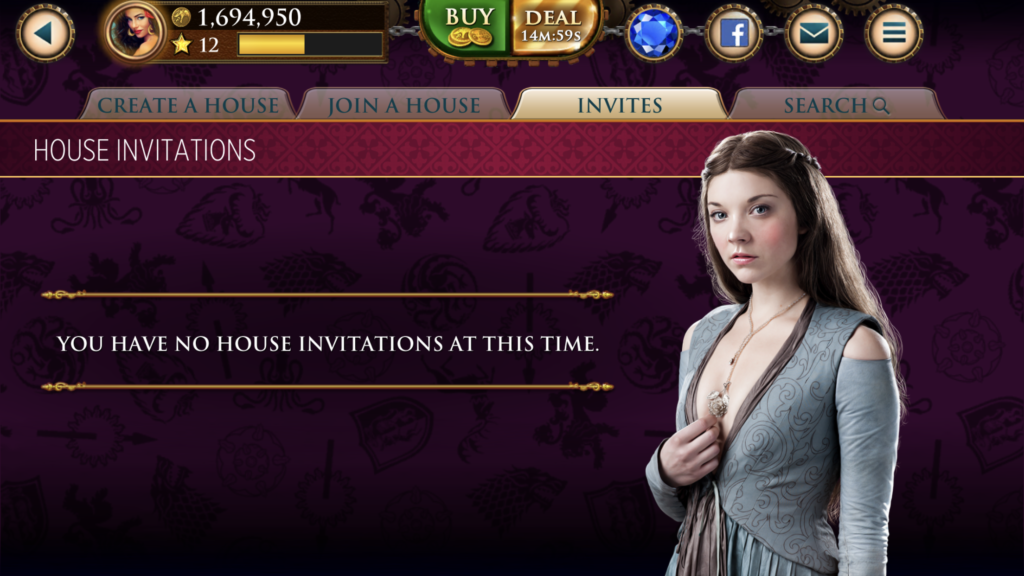Switch to the Join a House tab

point(404,105)
